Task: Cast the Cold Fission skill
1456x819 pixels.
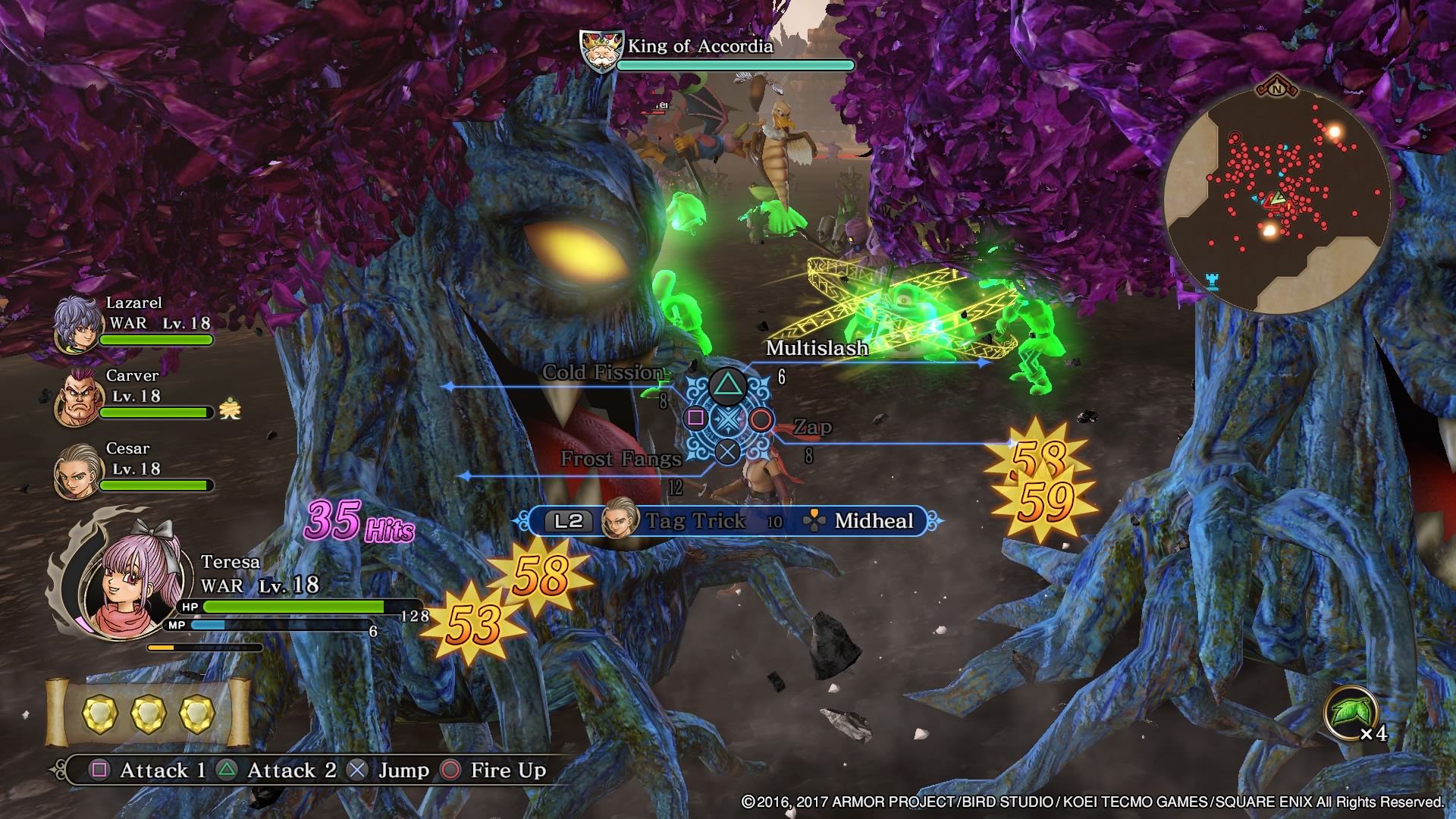Action: pyautogui.click(x=602, y=372)
